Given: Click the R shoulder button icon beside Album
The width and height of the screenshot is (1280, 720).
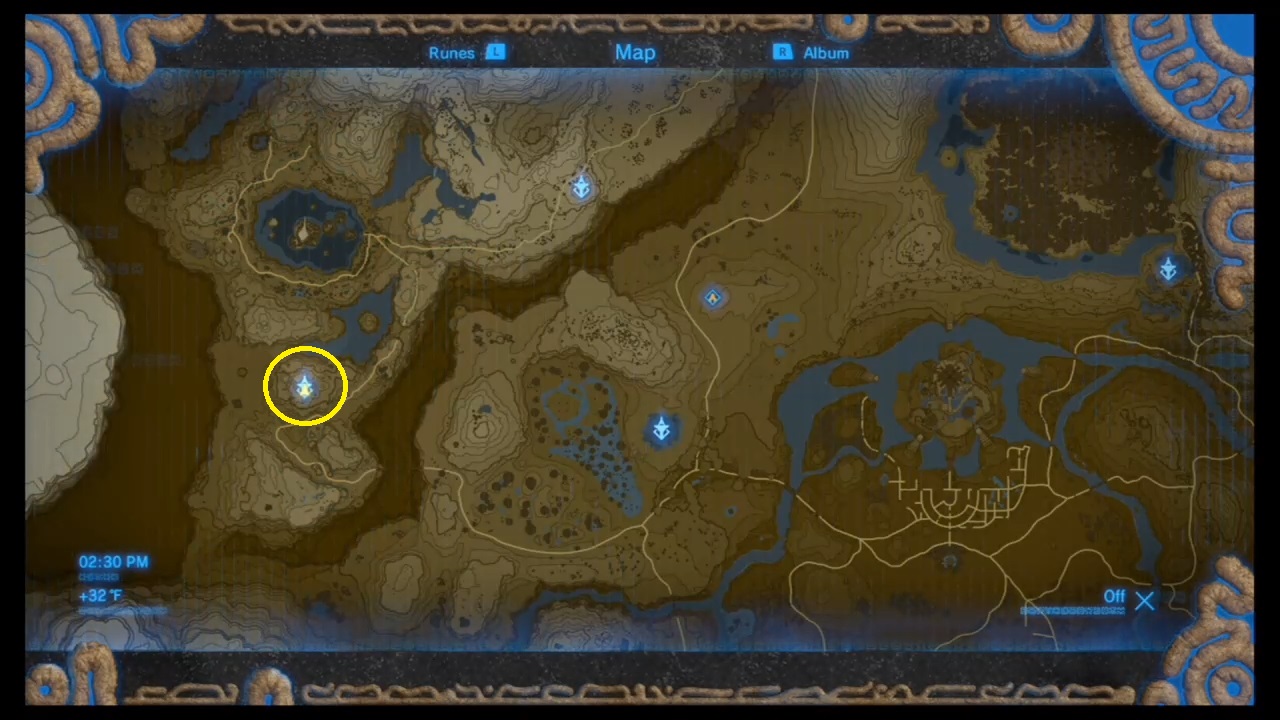Looking at the screenshot, I should point(782,52).
